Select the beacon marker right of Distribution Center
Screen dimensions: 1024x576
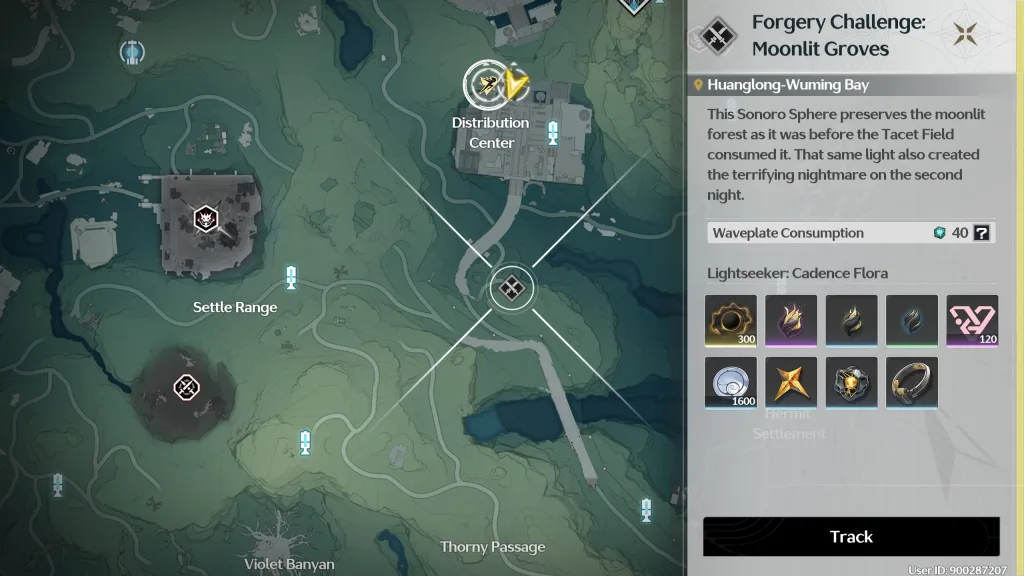point(553,132)
